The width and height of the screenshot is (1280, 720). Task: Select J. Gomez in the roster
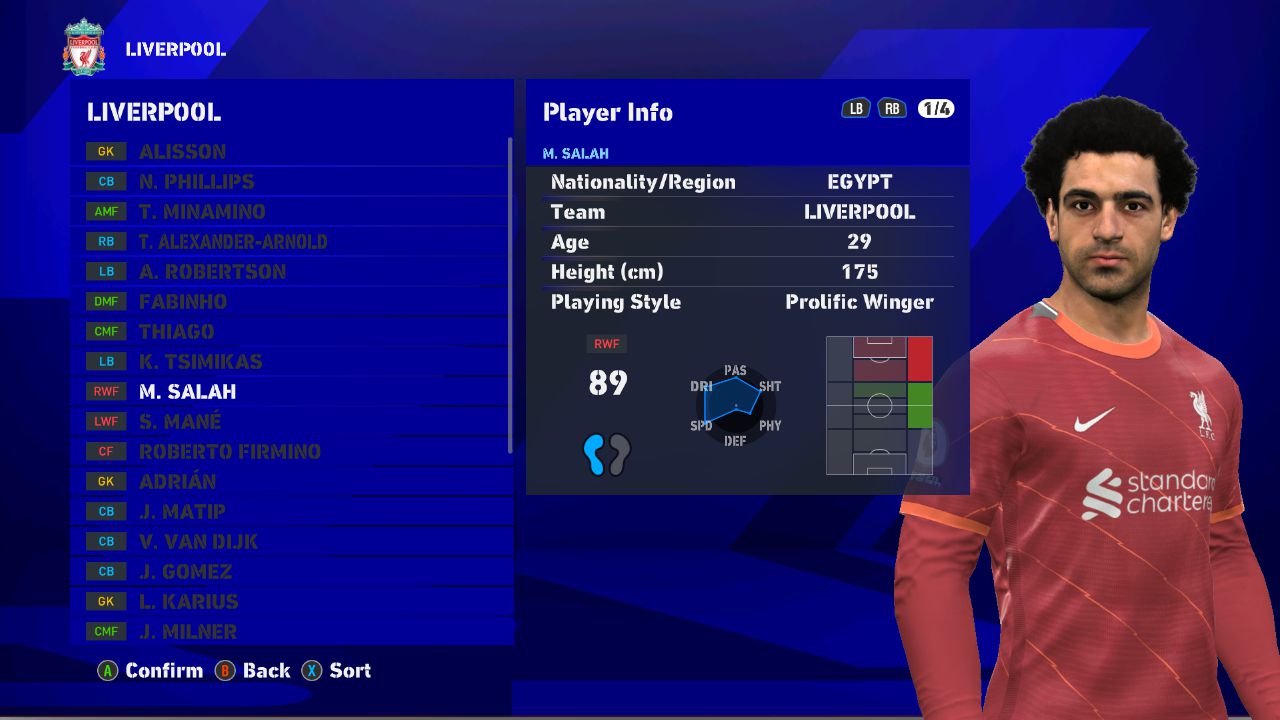185,572
